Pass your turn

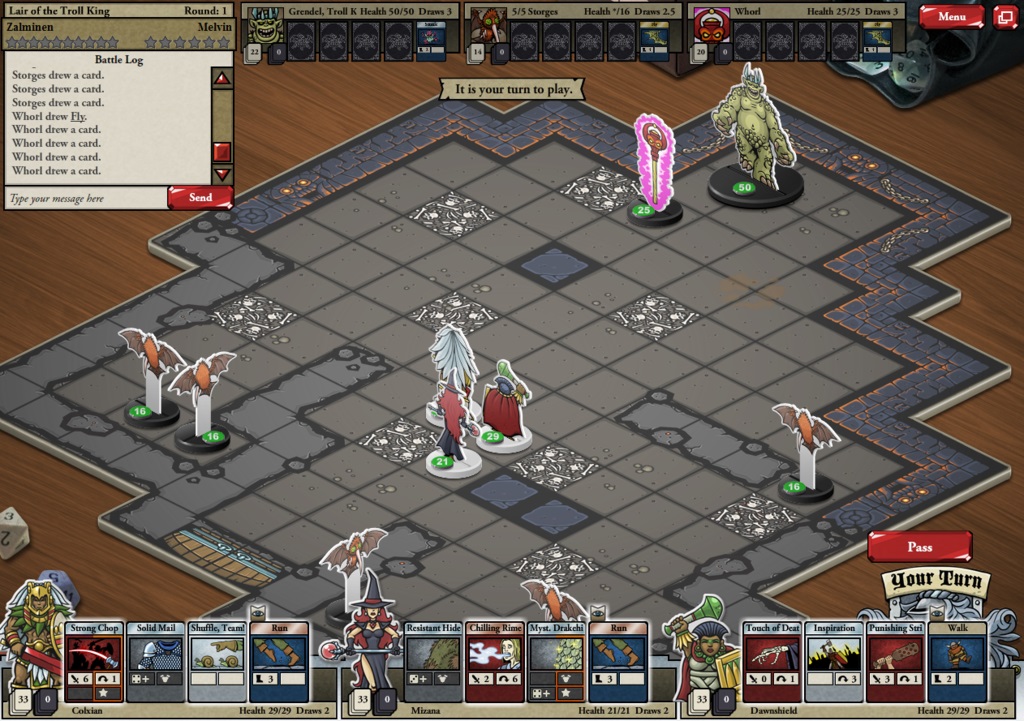(x=919, y=547)
